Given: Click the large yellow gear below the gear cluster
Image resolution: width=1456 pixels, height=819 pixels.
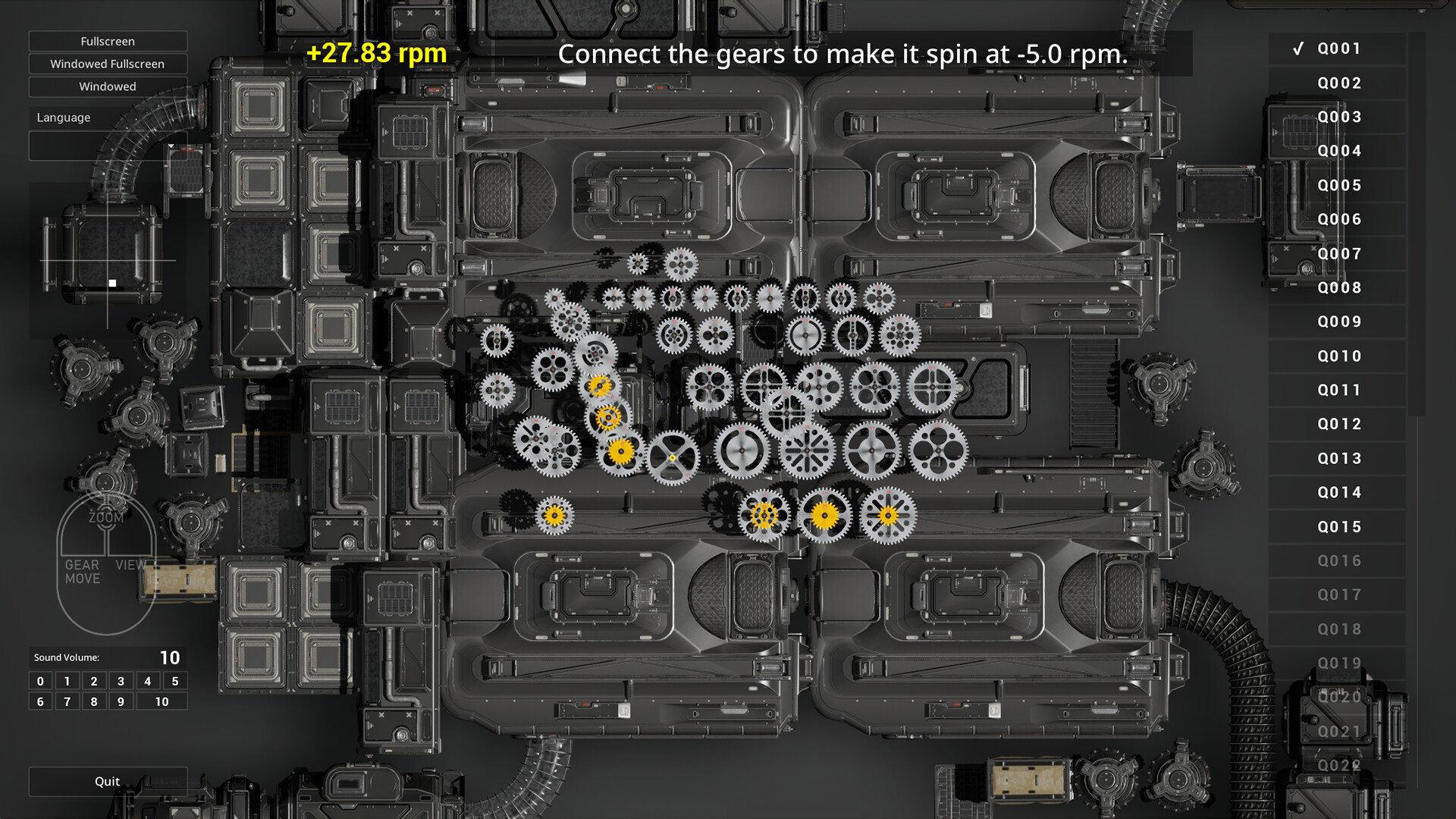Looking at the screenshot, I should point(827,516).
